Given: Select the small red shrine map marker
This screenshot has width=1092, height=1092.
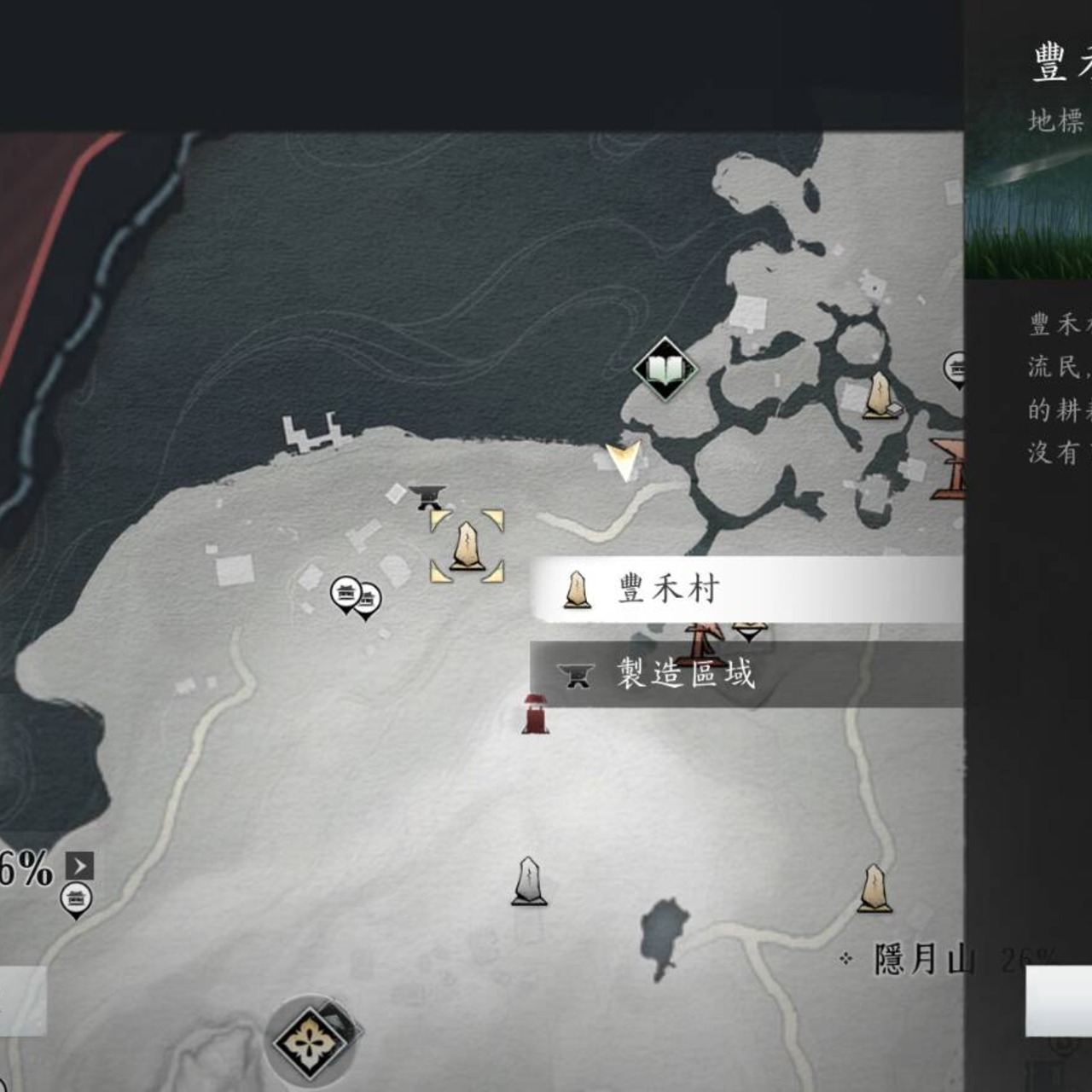Looking at the screenshot, I should 535,713.
